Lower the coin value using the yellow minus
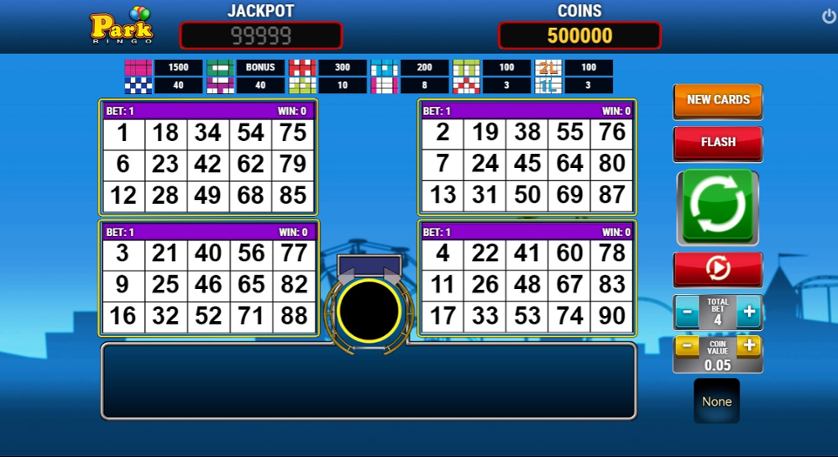 click(686, 347)
